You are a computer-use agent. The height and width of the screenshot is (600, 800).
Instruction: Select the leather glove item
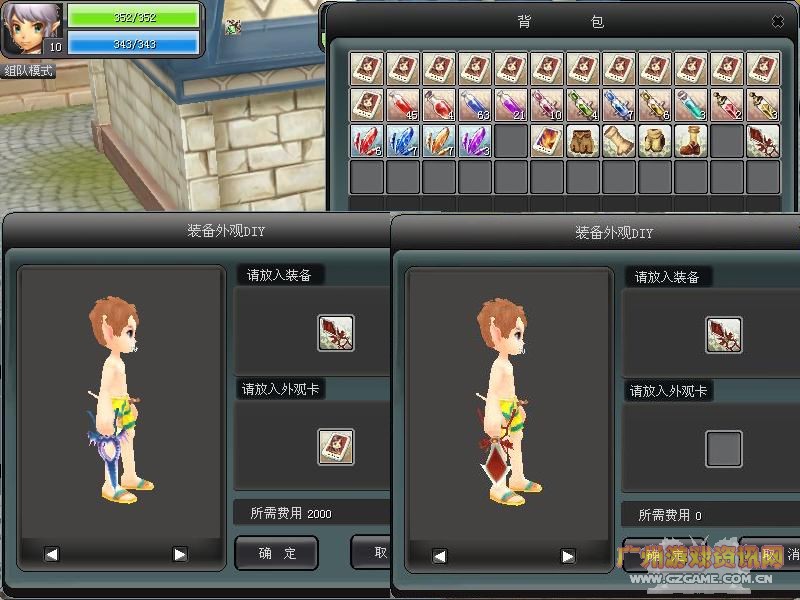[619, 141]
